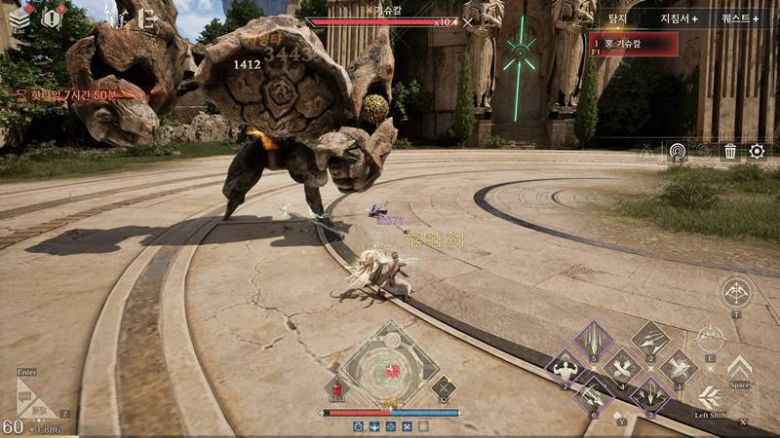Use the arrow burst skill
Viewport: 780px width, 438px height.
(679, 367)
